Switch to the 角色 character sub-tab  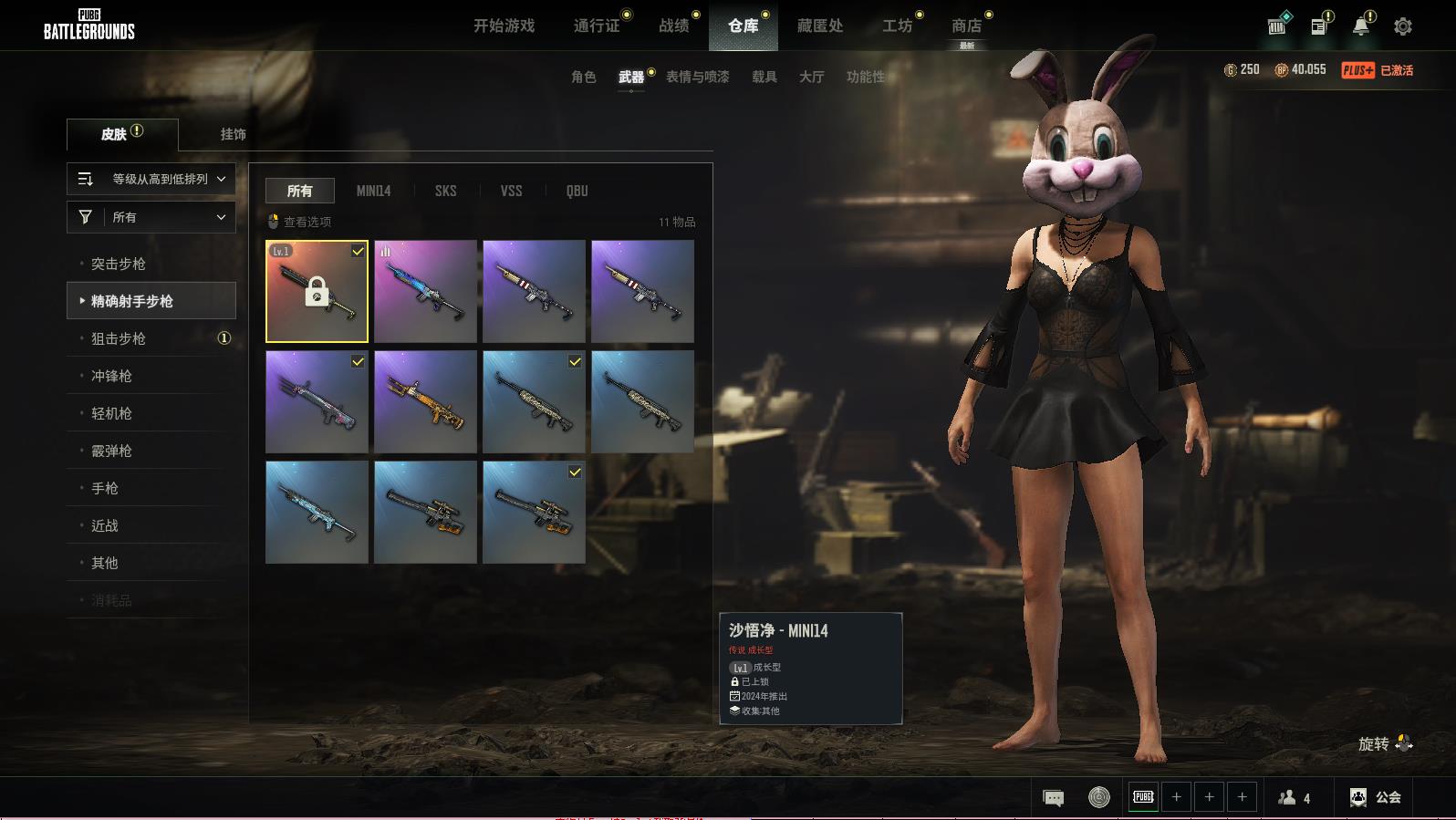pyautogui.click(x=583, y=77)
